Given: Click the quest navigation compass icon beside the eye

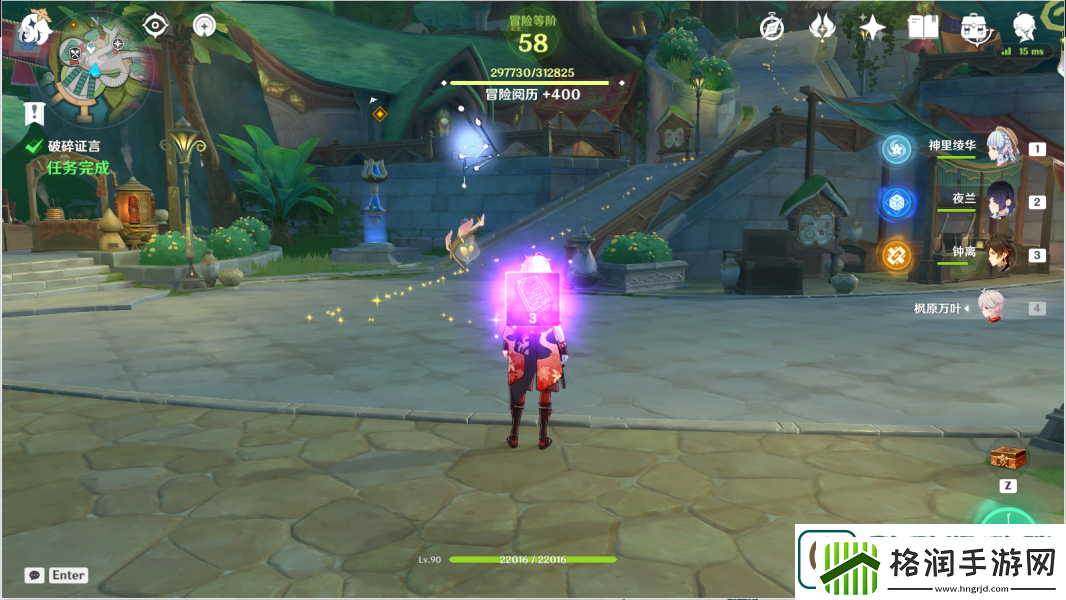Looking at the screenshot, I should (205, 25).
